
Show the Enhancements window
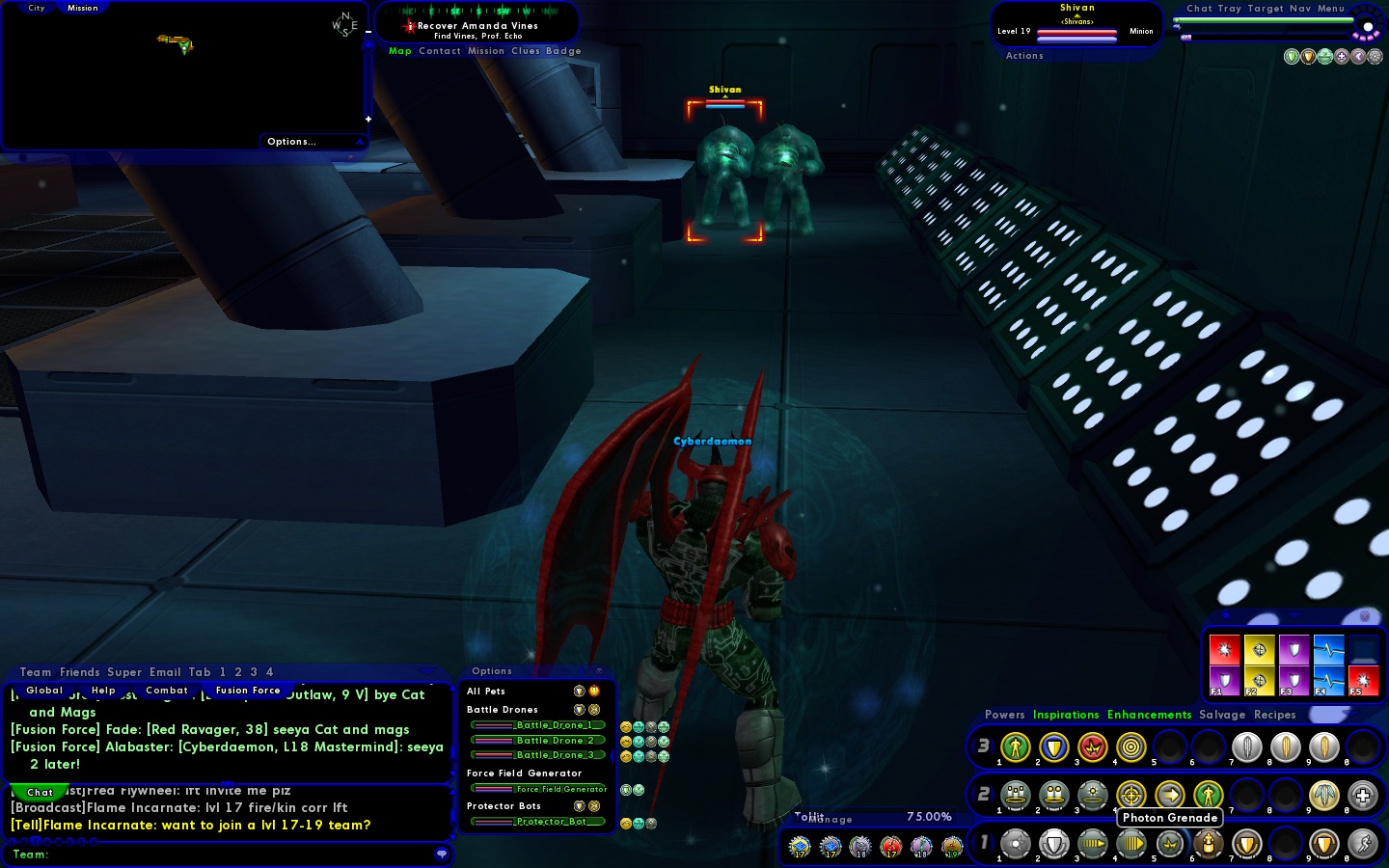click(1149, 715)
